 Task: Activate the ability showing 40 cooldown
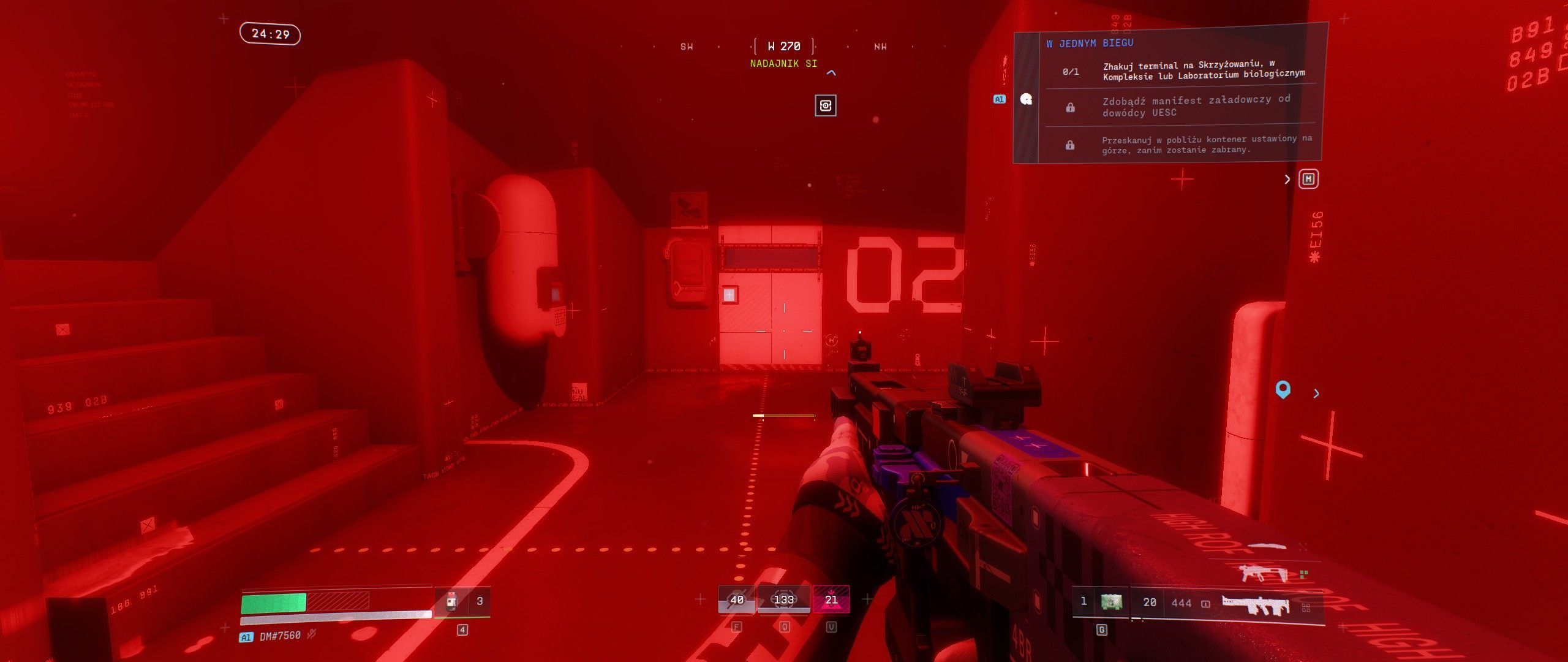[737, 599]
